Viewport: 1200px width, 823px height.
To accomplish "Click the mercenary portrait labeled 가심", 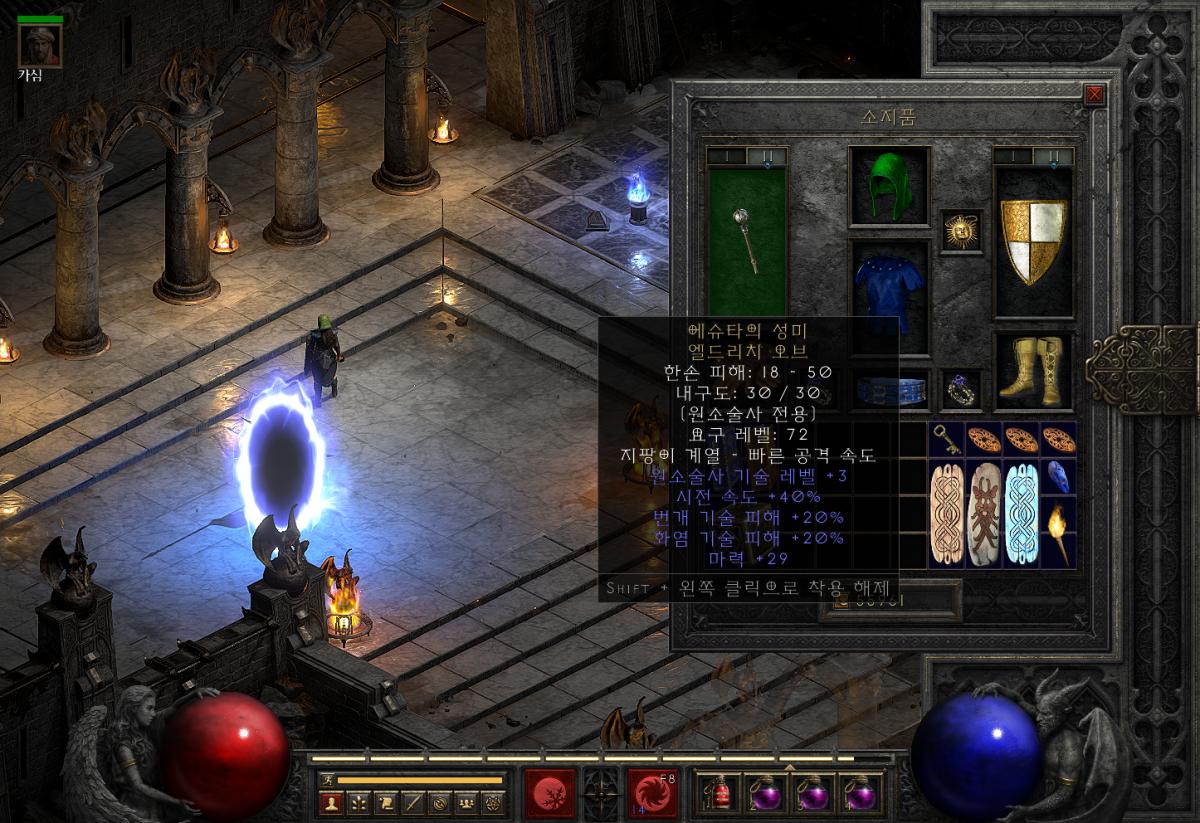I will [40, 45].
